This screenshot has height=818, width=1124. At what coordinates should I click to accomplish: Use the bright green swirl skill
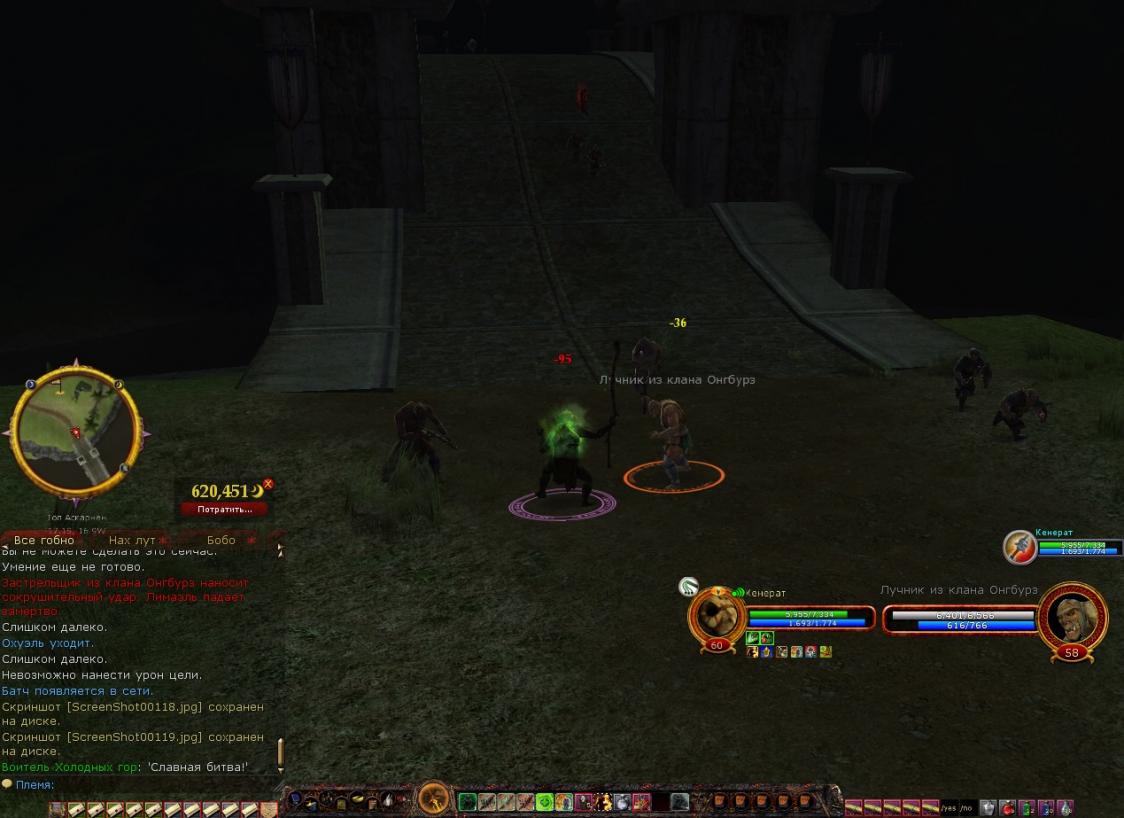544,801
